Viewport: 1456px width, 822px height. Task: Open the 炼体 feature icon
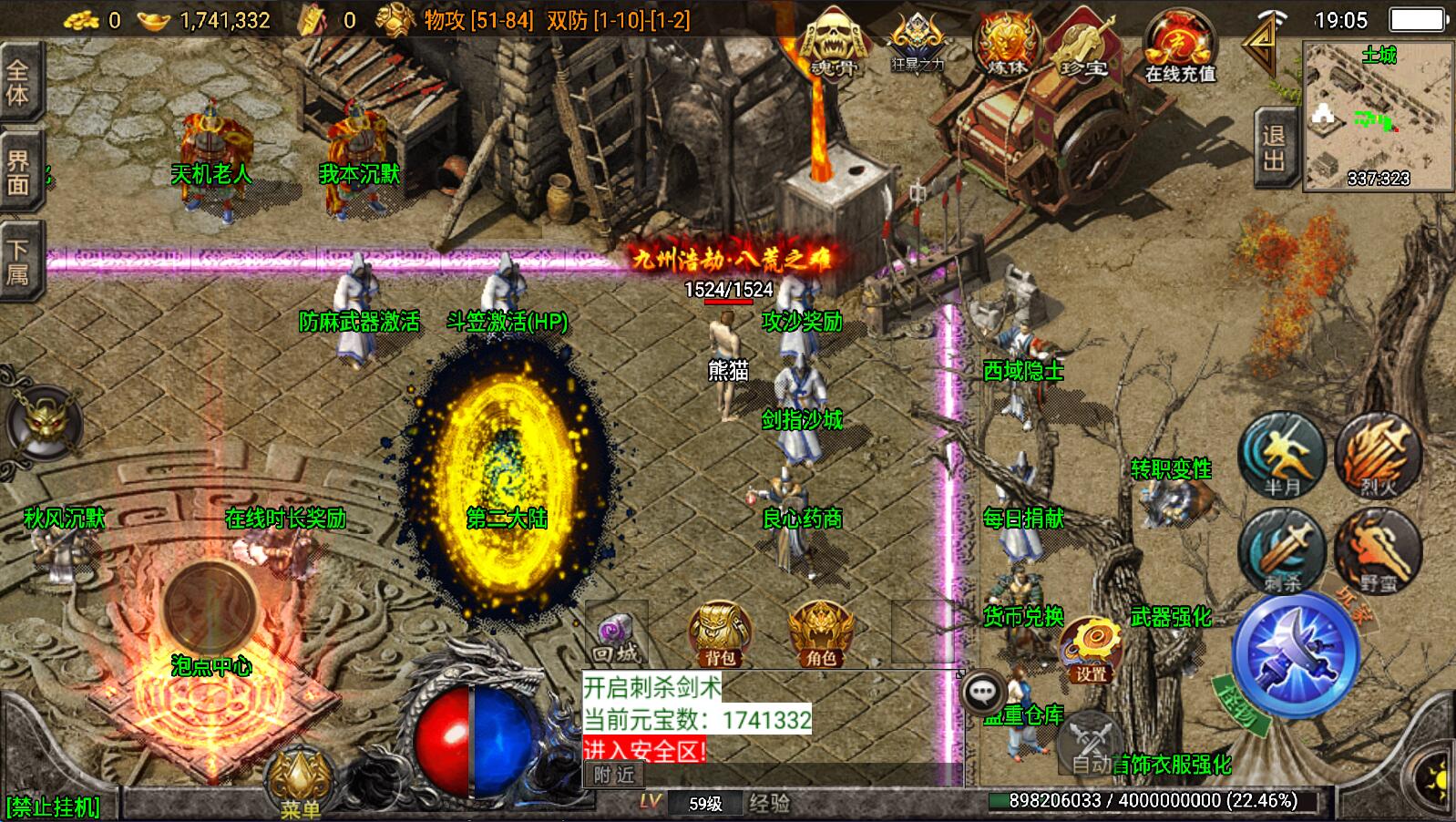pyautogui.click(x=1006, y=44)
